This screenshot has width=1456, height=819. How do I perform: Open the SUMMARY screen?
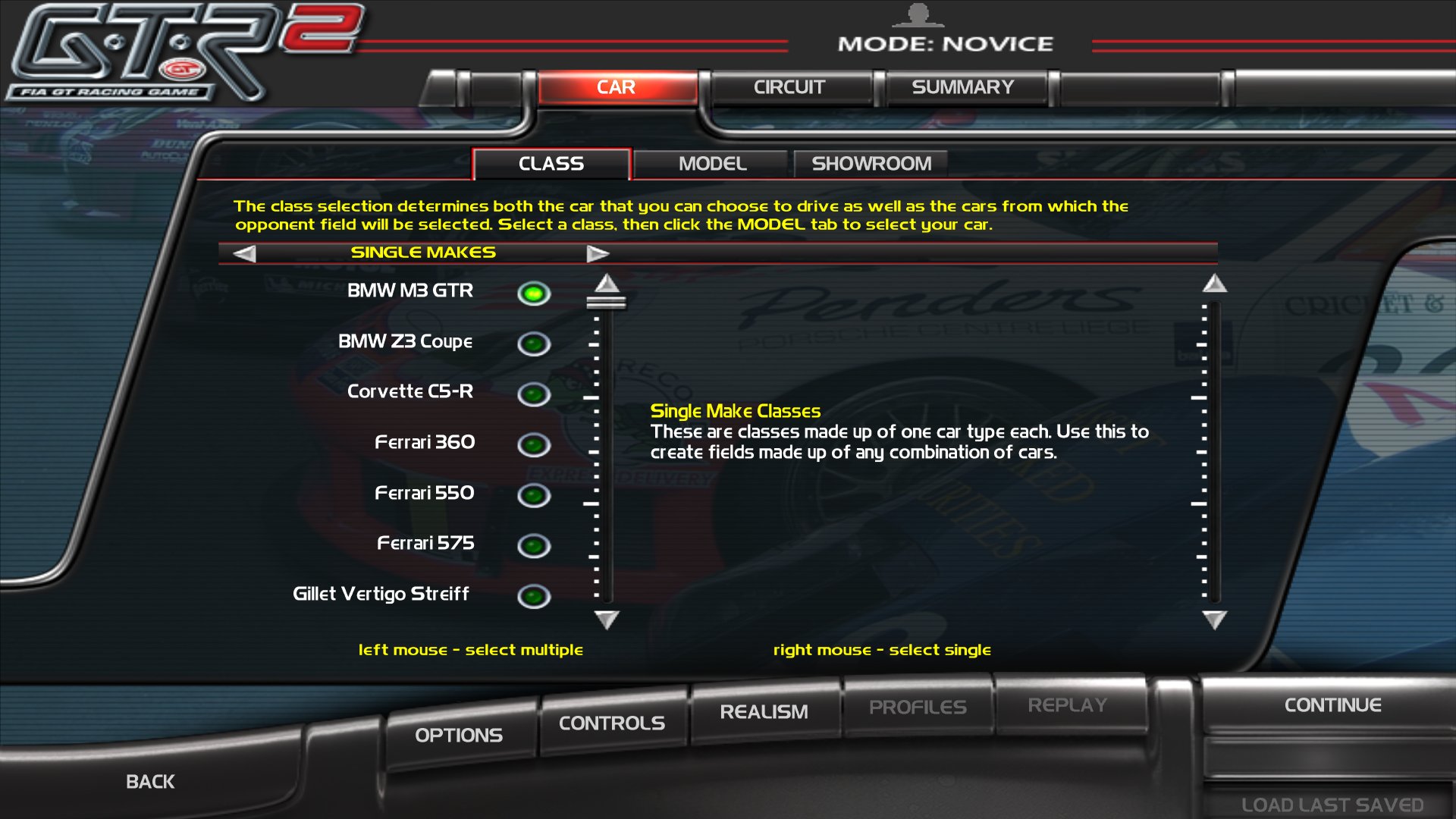click(x=964, y=86)
